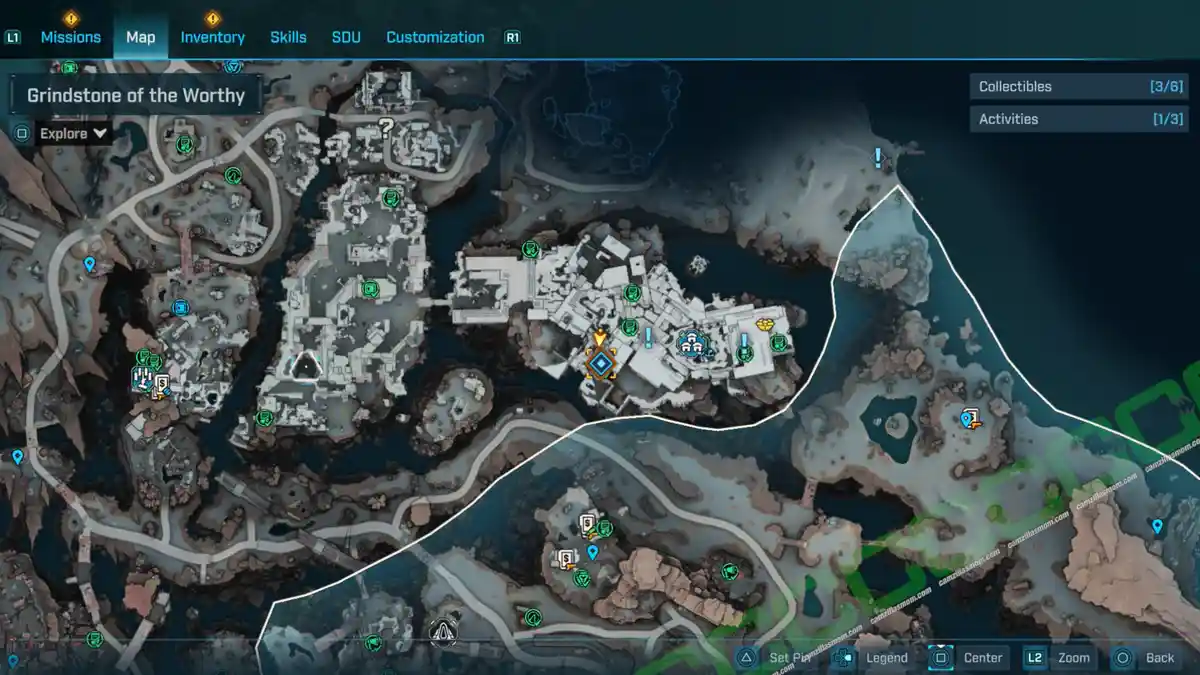
Task: Click the Grindstone of the Worthy region label
Action: click(x=136, y=96)
